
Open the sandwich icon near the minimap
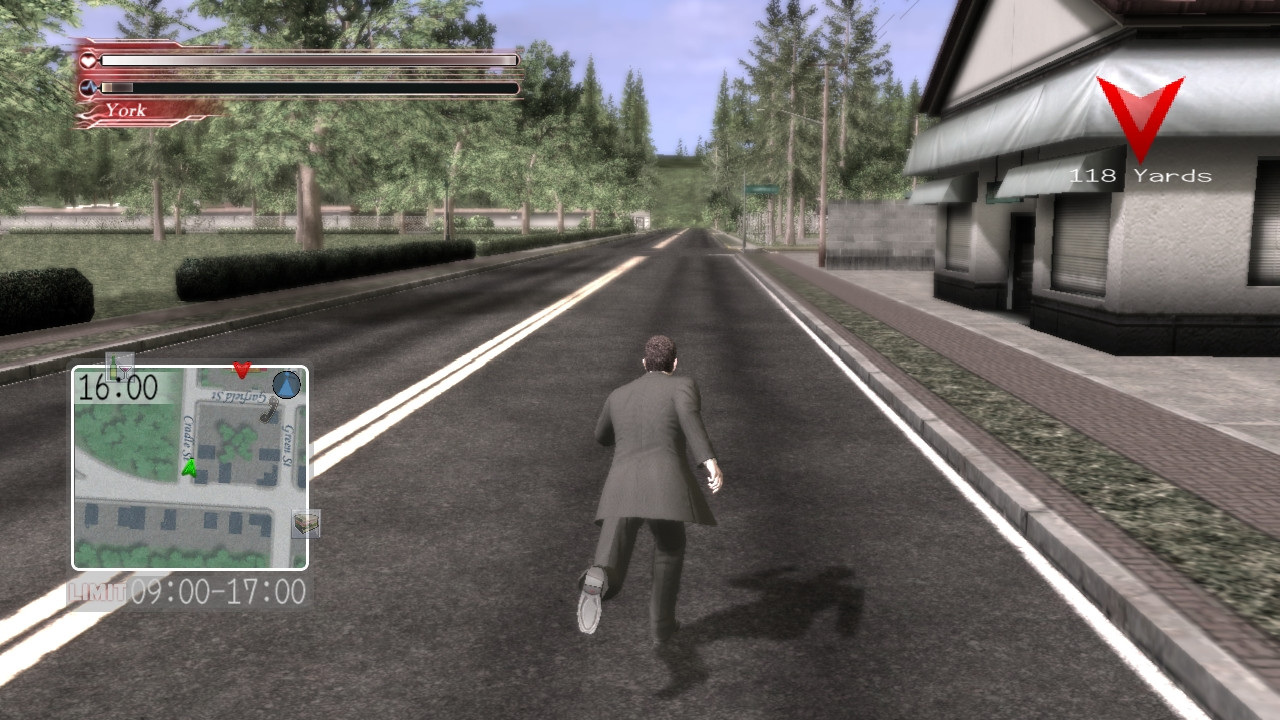point(304,523)
